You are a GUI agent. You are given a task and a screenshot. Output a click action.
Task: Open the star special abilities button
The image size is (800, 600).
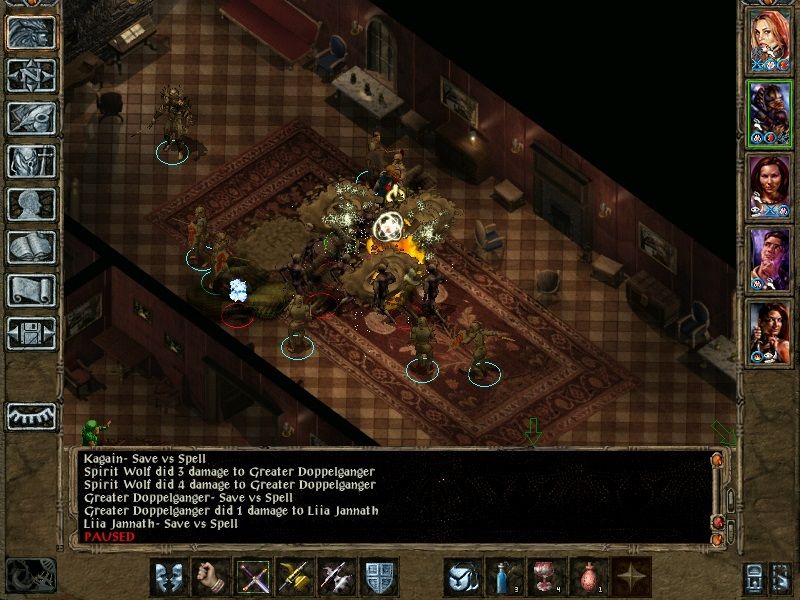point(628,576)
